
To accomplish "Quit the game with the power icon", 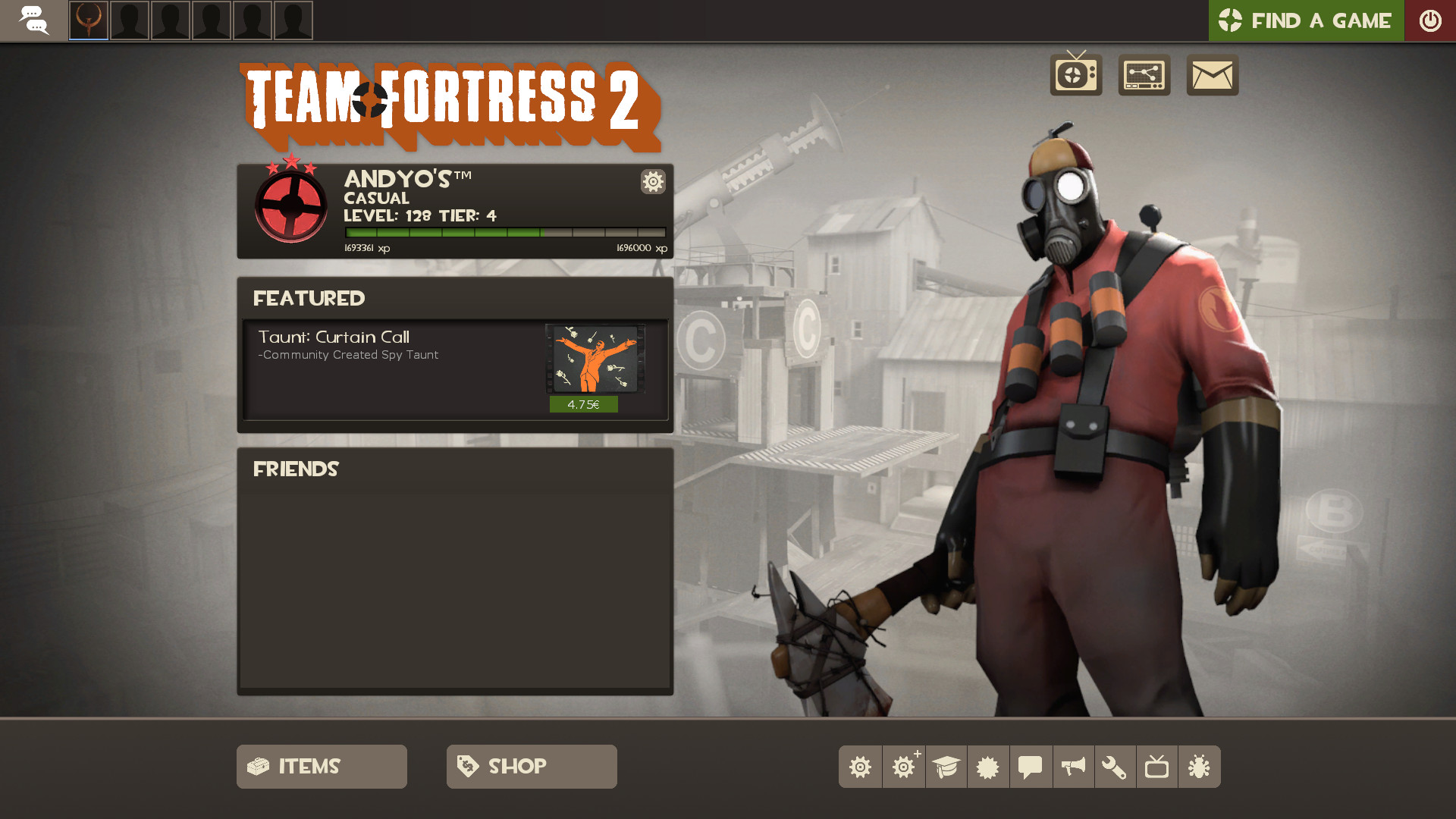I will coord(1430,20).
